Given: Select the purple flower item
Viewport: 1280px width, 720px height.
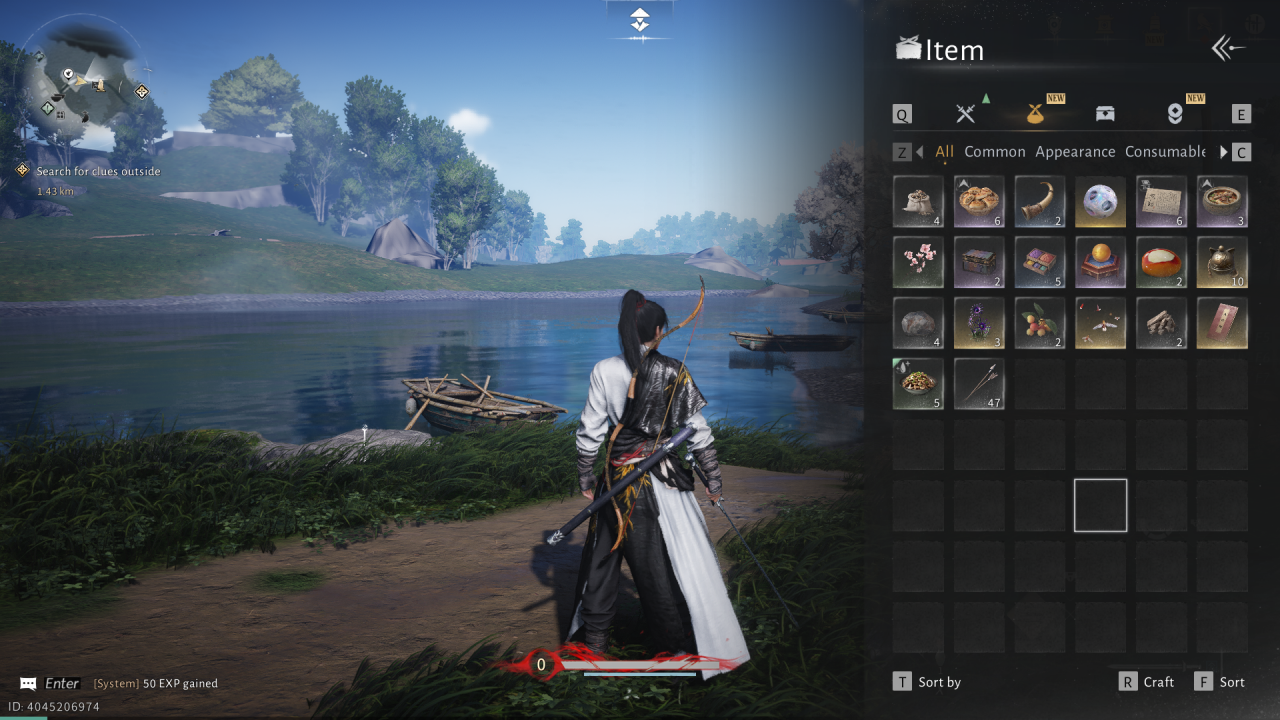Looking at the screenshot, I should click(979, 324).
